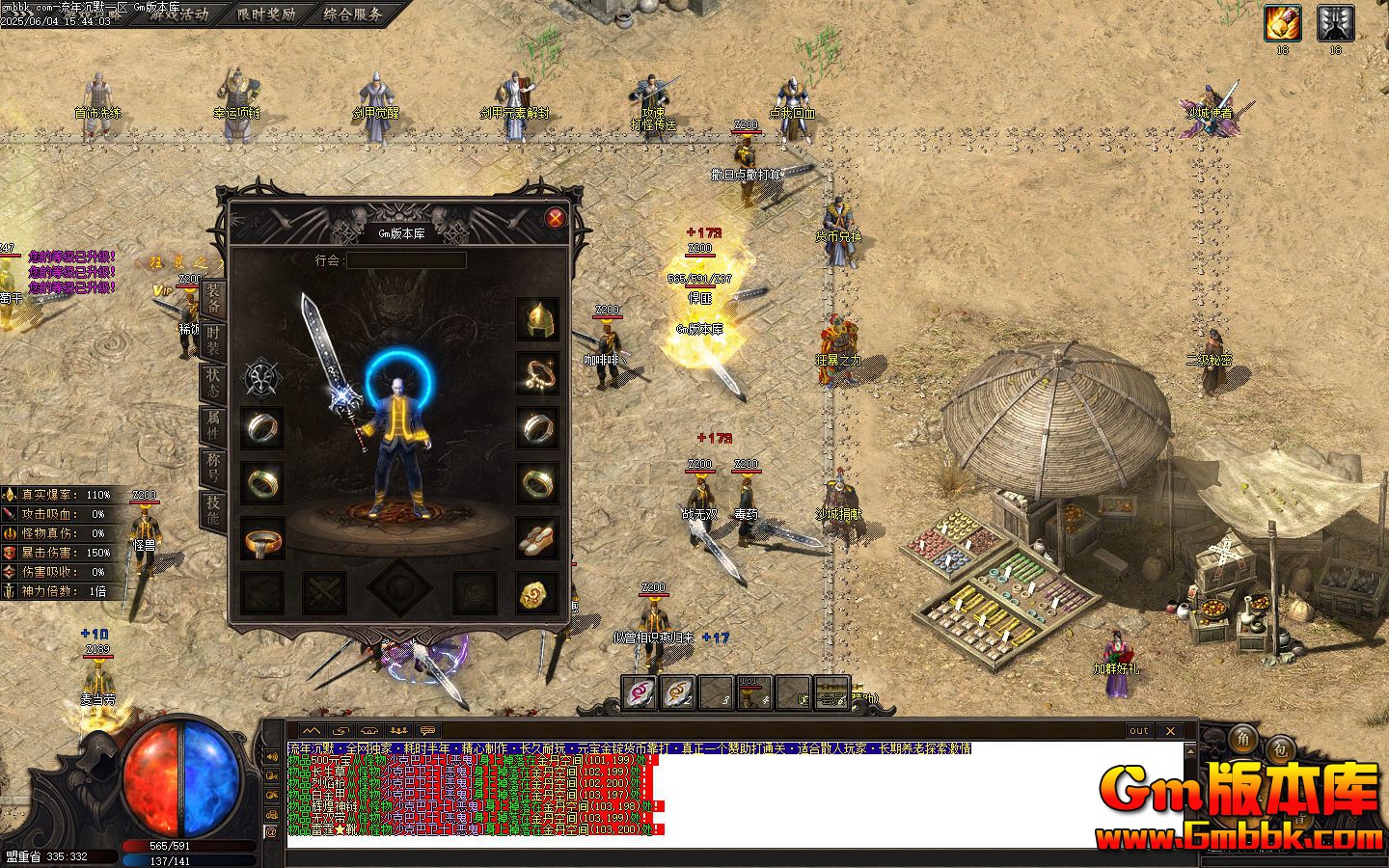Select the golden charm stone slot
This screenshot has width=1389, height=868.
pos(537,594)
